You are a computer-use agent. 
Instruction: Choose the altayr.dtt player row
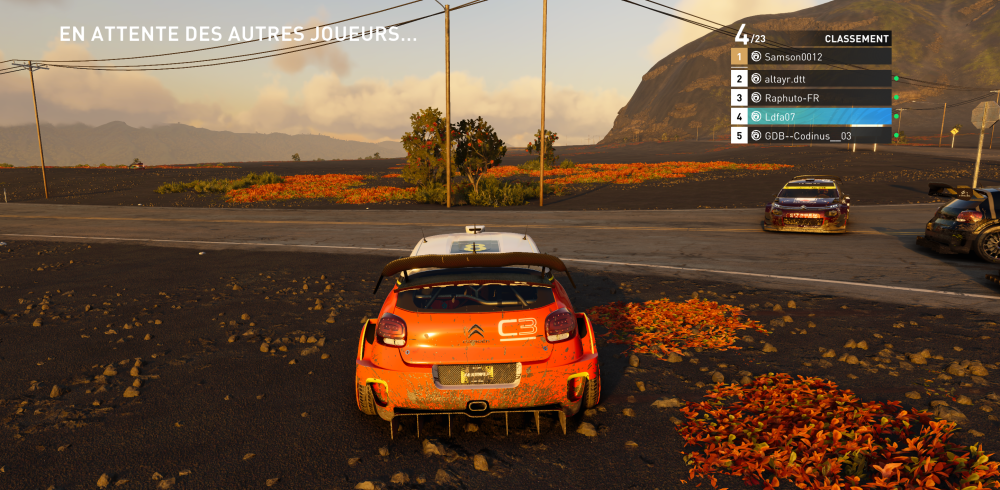810,78
